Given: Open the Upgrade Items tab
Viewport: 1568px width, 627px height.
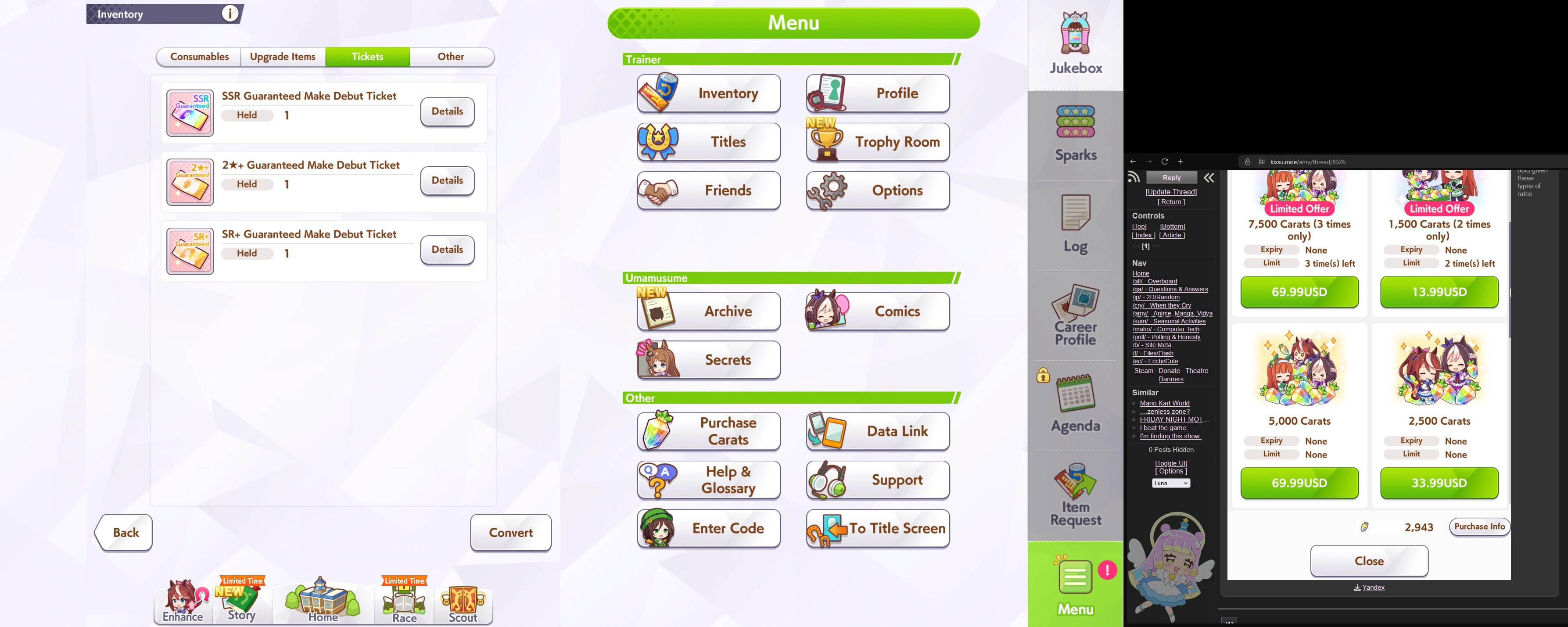Looking at the screenshot, I should (x=283, y=57).
